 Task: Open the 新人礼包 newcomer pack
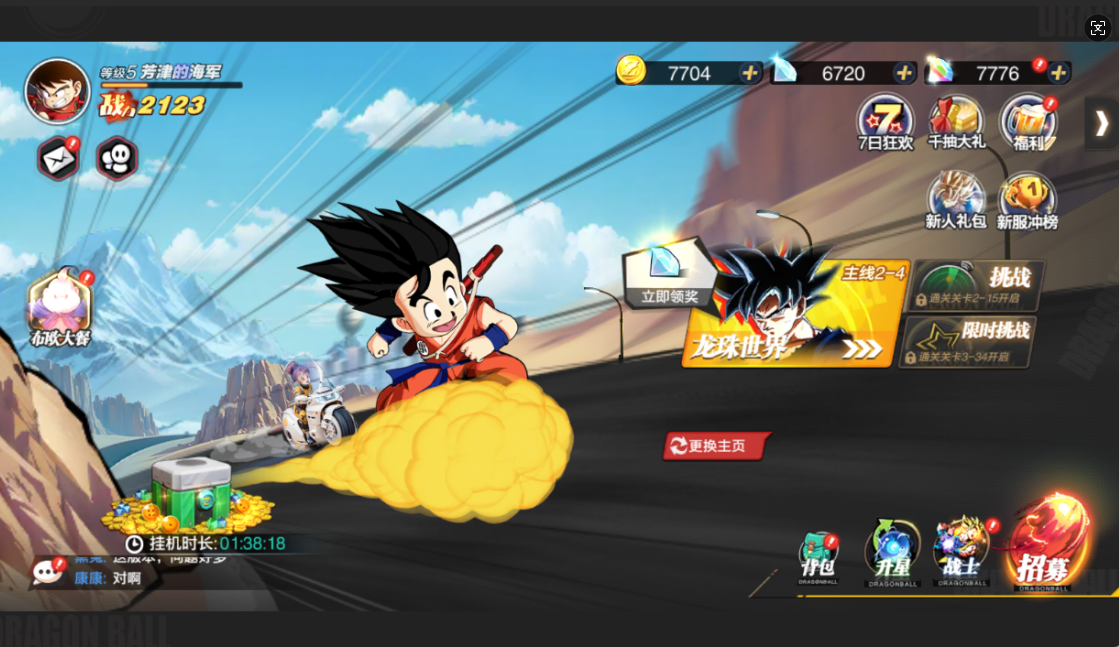tap(955, 200)
